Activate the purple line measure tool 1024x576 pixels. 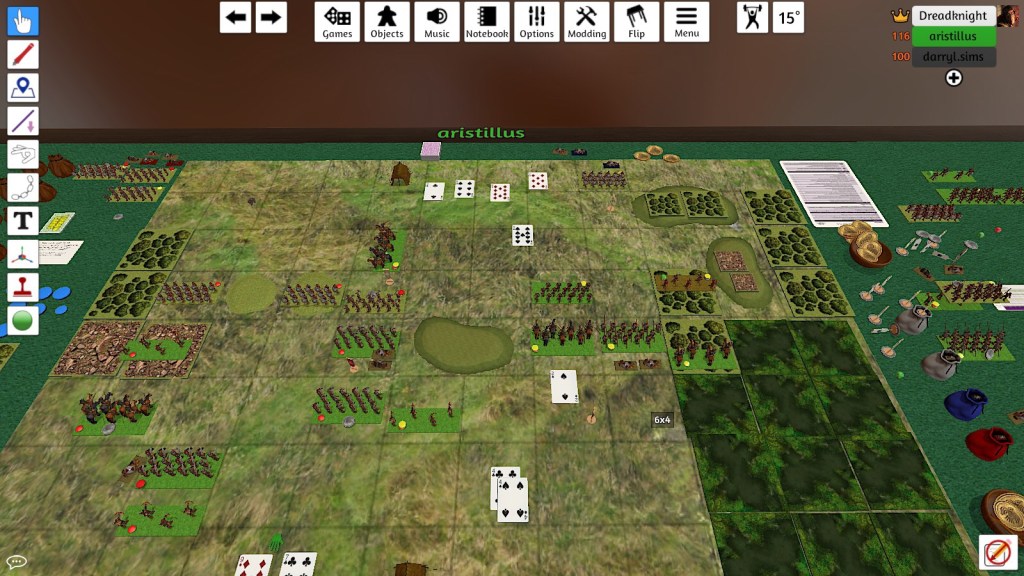(x=23, y=121)
